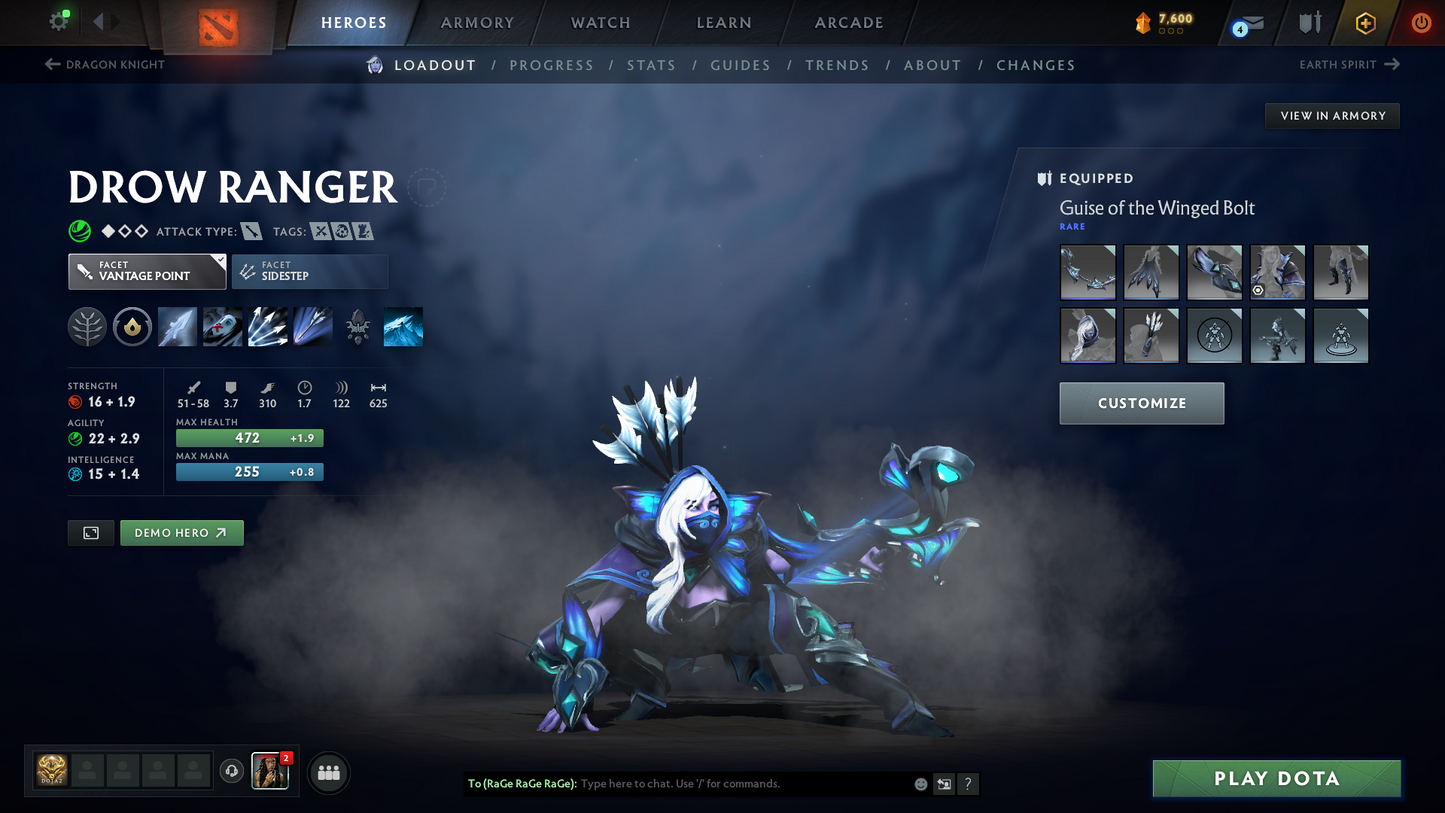Image resolution: width=1445 pixels, height=813 pixels.
Task: Open the ARCADE menu
Action: click(x=848, y=22)
